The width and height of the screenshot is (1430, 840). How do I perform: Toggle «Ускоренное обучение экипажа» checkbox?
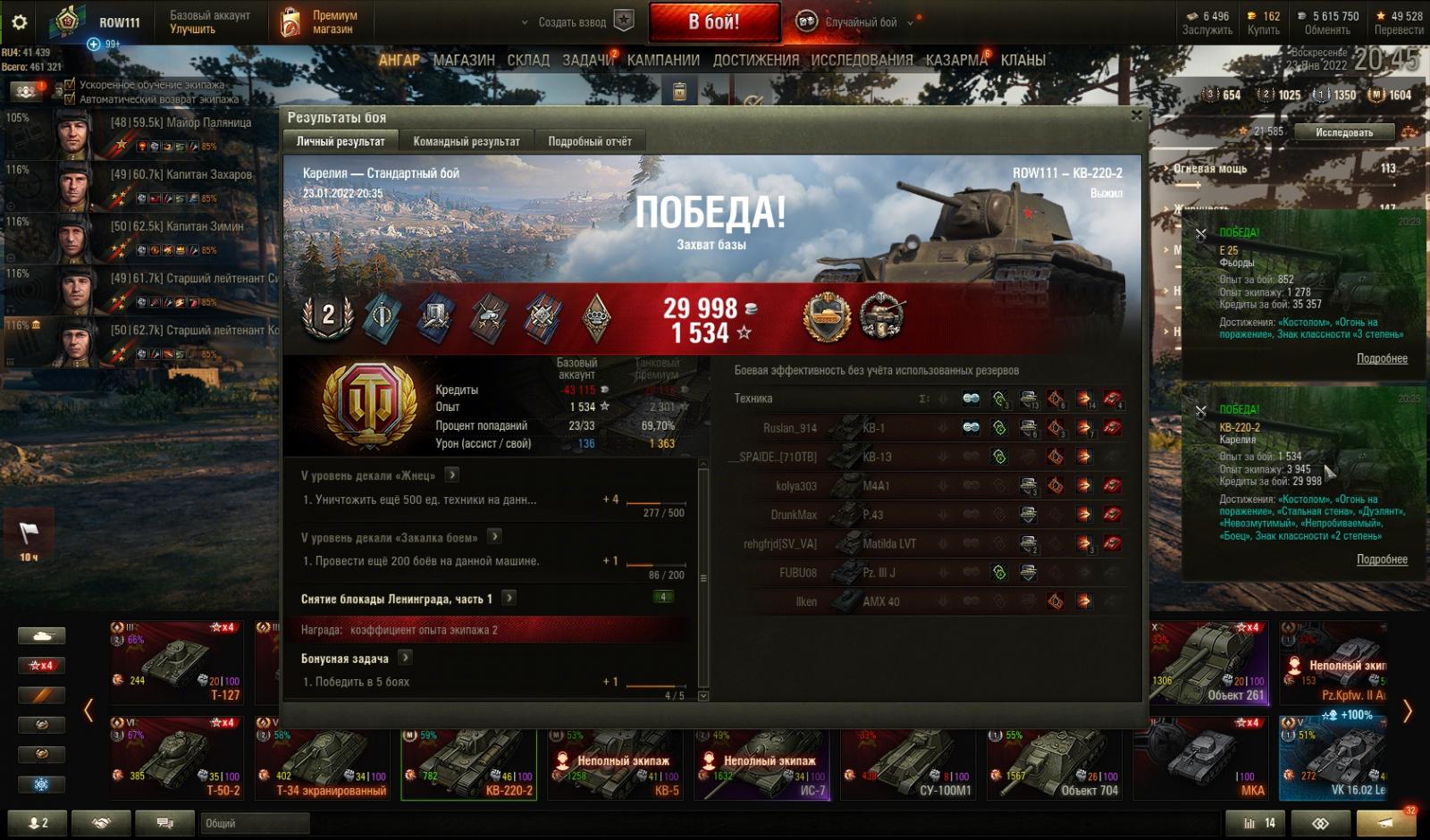70,85
